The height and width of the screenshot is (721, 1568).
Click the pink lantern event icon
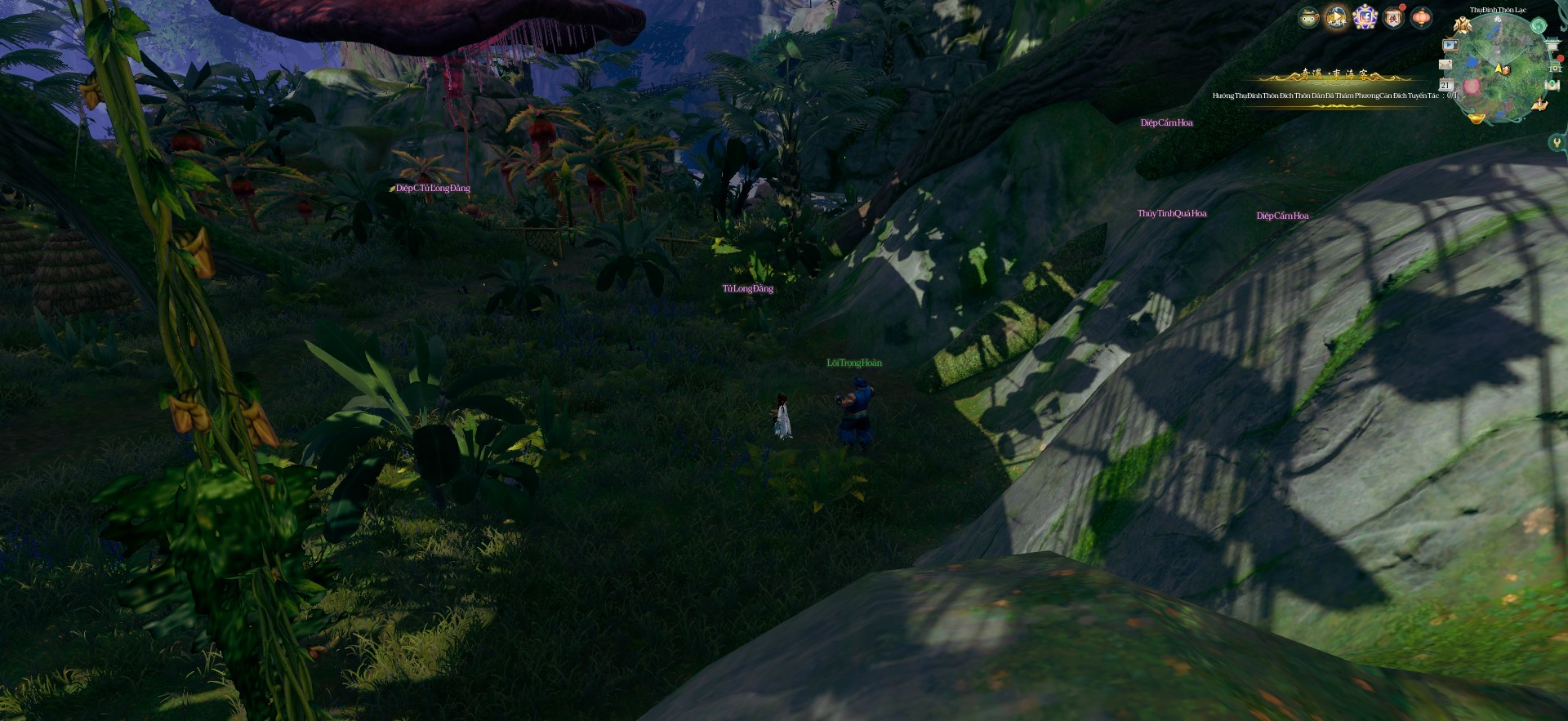tap(1421, 17)
